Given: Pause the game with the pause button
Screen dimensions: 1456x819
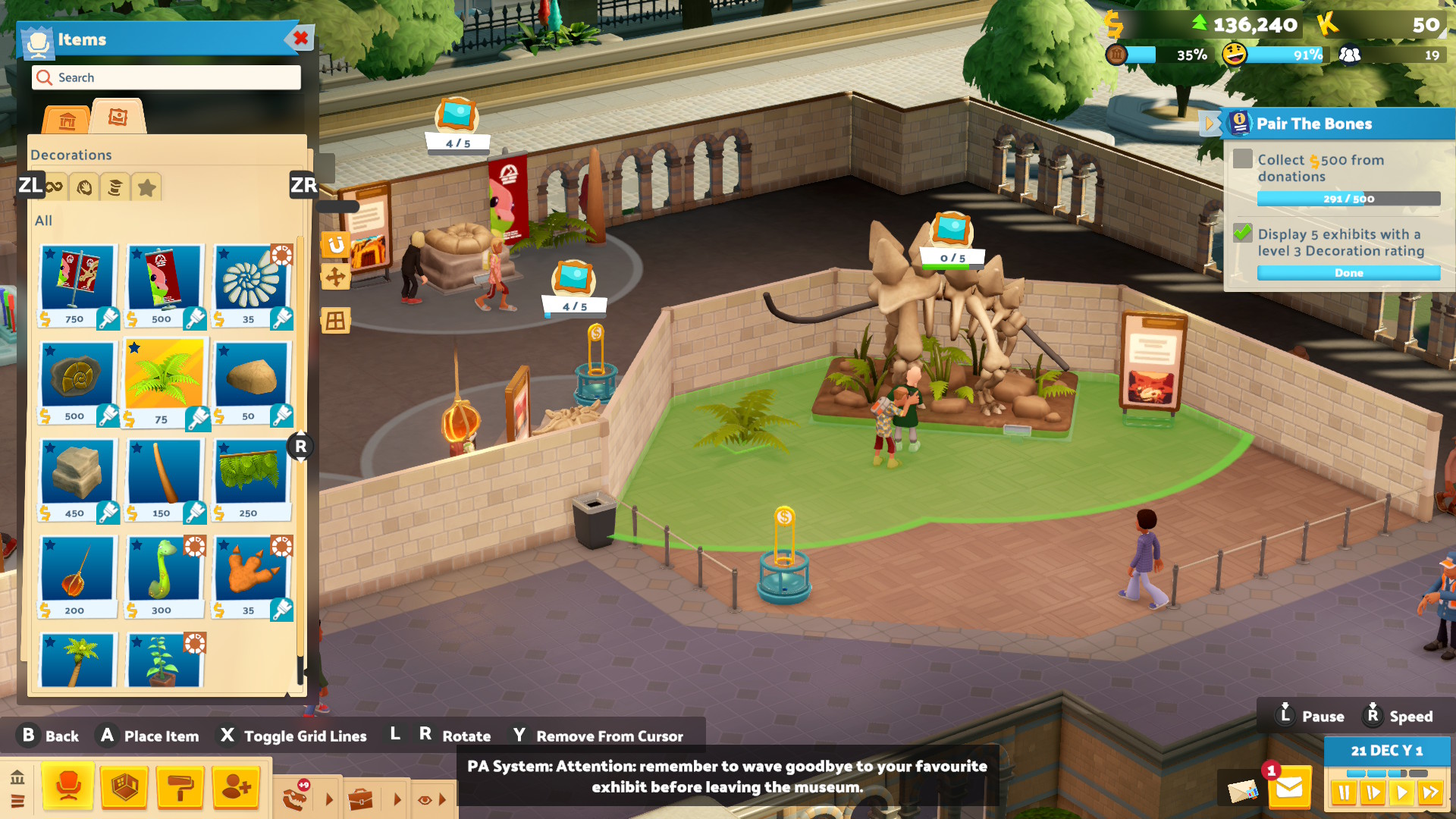Looking at the screenshot, I should (x=1344, y=793).
